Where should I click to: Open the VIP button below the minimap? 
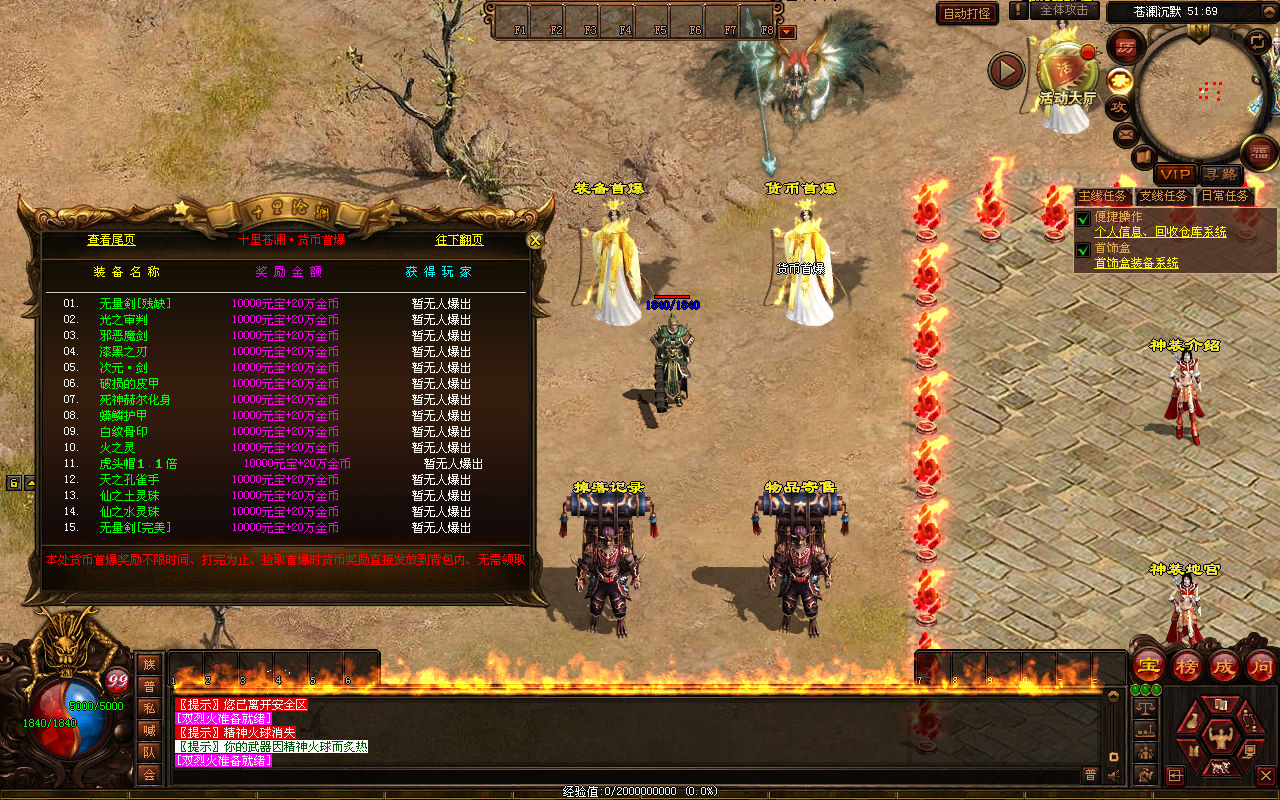[1176, 174]
